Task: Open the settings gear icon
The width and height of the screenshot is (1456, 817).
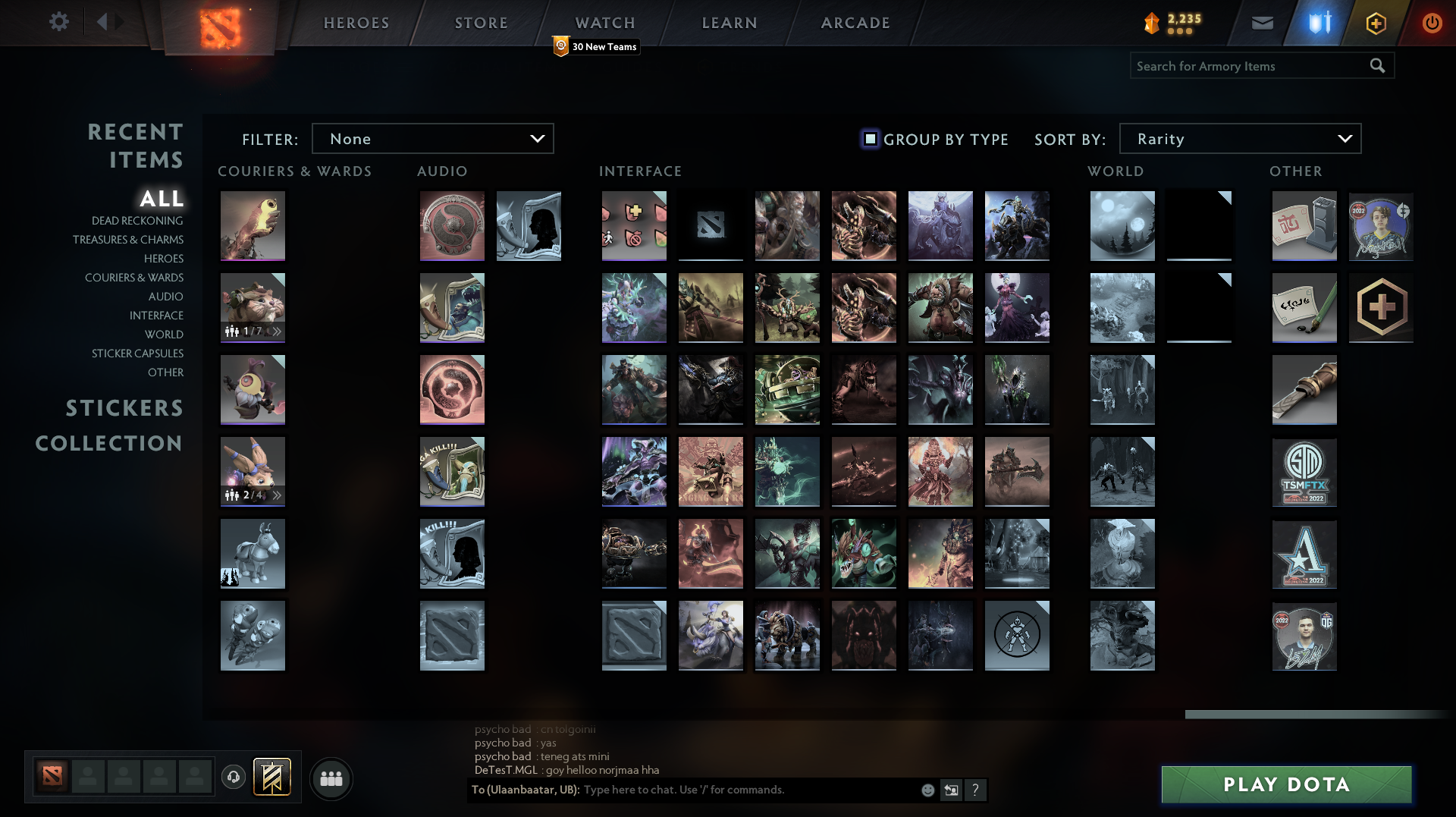Action: coord(59,22)
